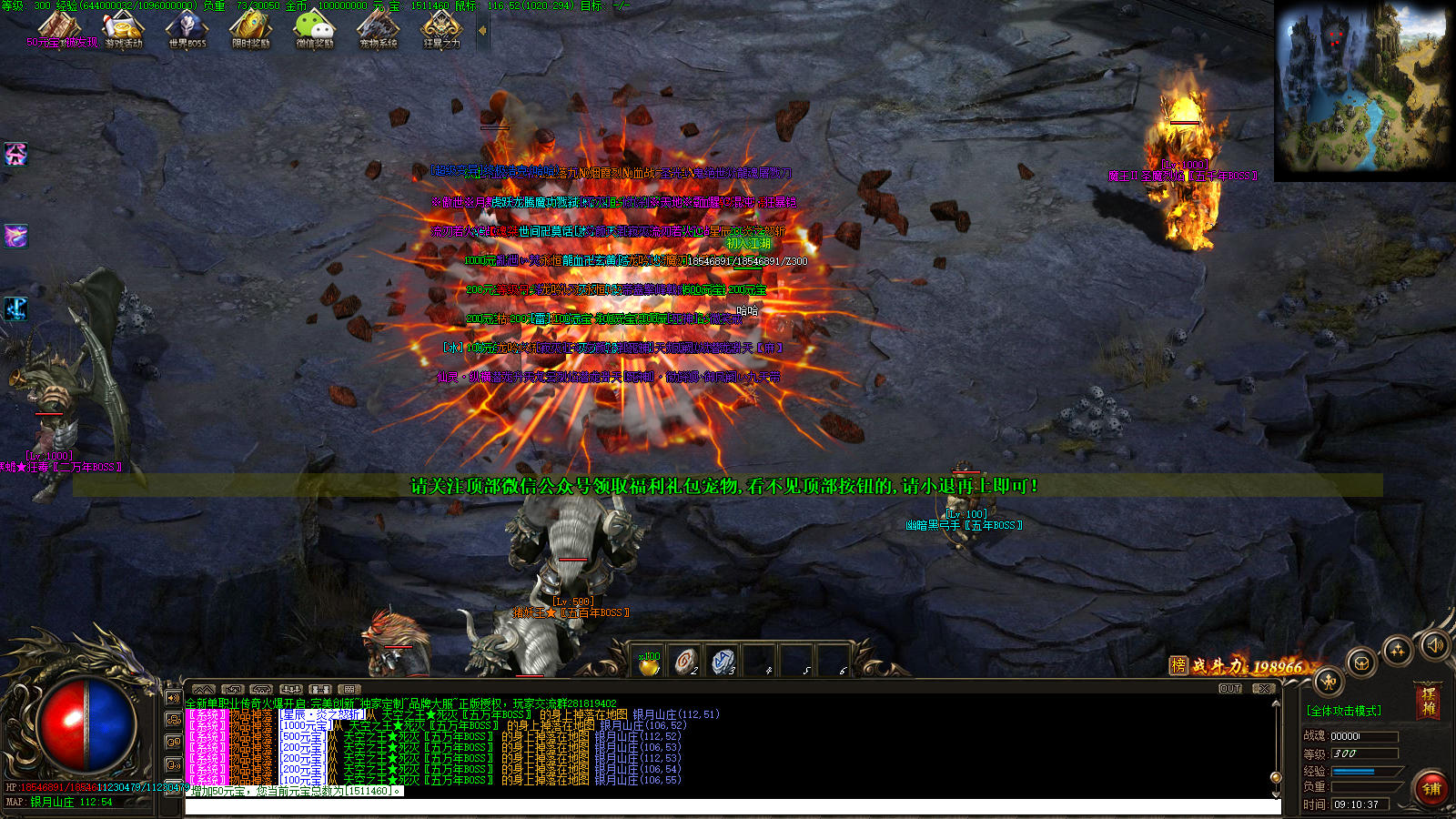
Task: Close the chat panel with the X button
Action: 1263,689
